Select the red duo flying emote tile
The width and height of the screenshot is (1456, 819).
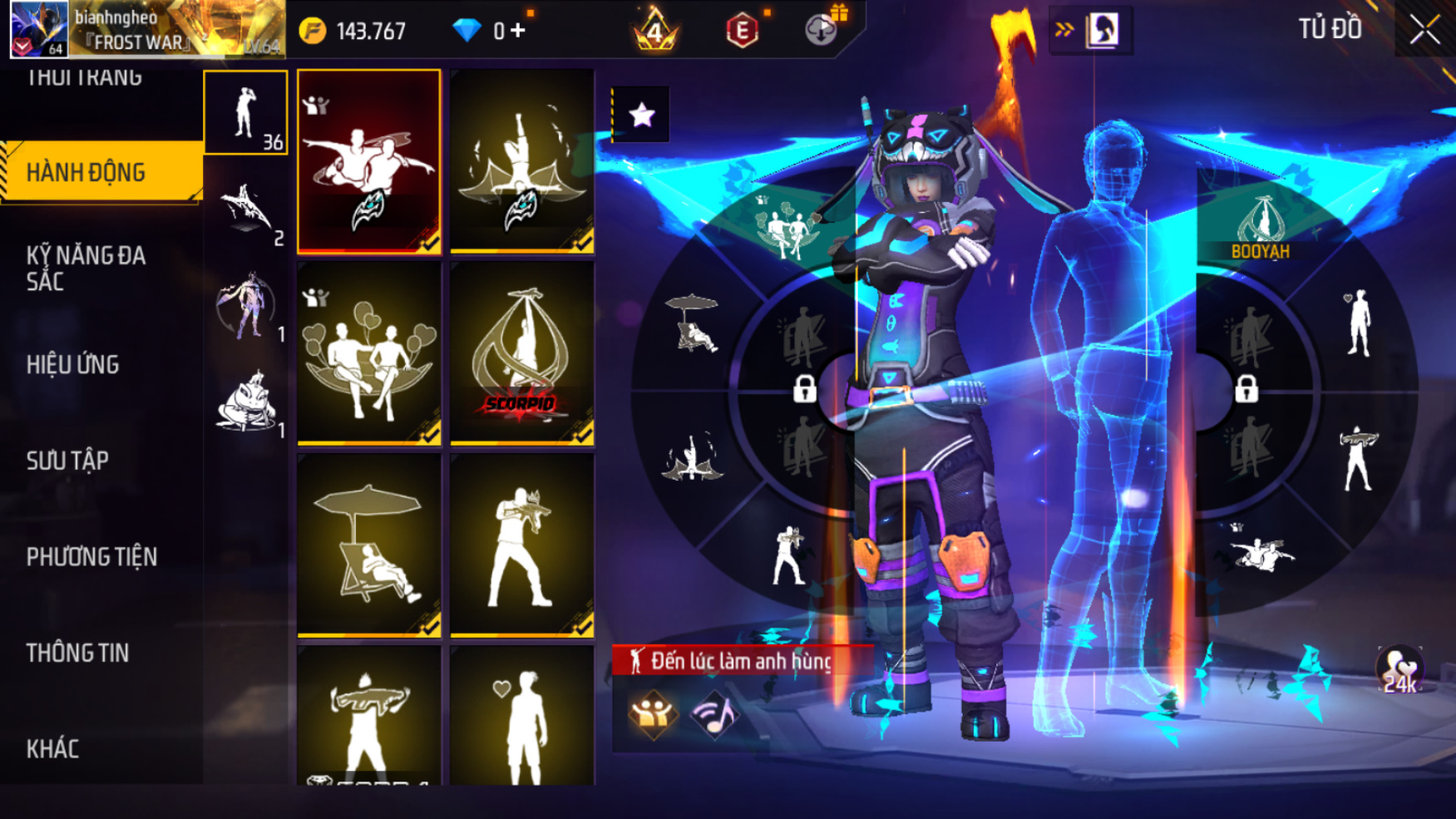point(369,160)
